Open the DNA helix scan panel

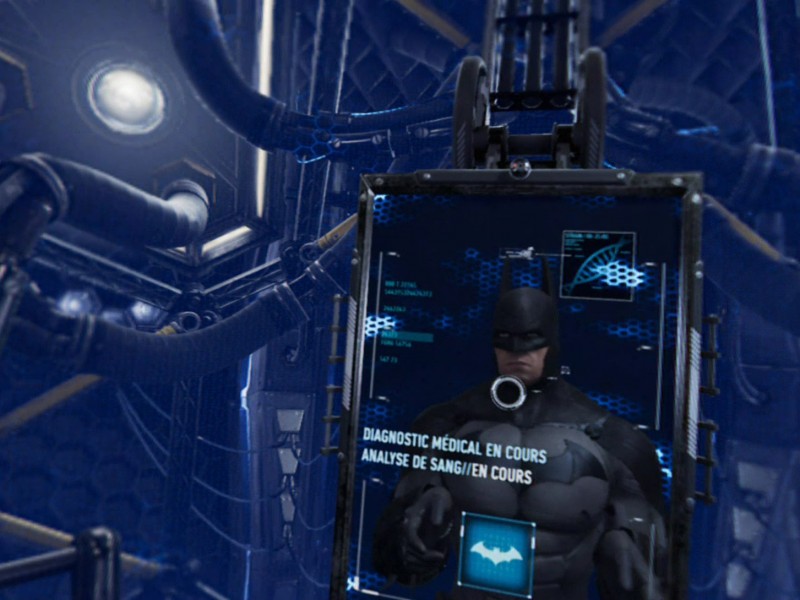pos(597,266)
